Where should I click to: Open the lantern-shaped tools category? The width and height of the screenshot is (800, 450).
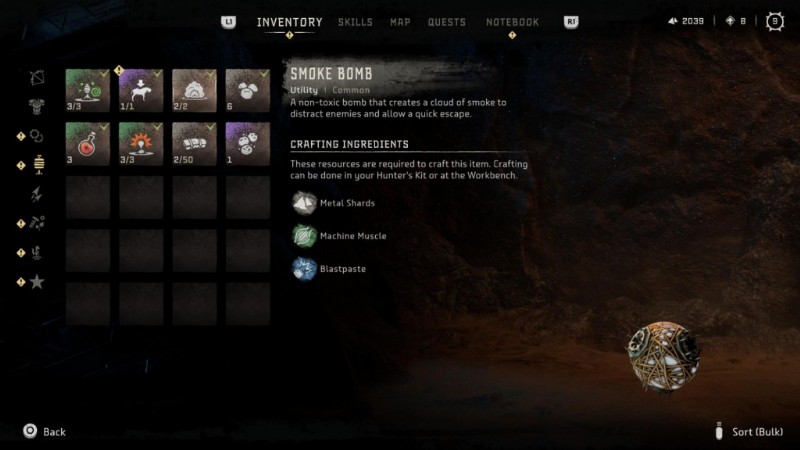click(39, 165)
